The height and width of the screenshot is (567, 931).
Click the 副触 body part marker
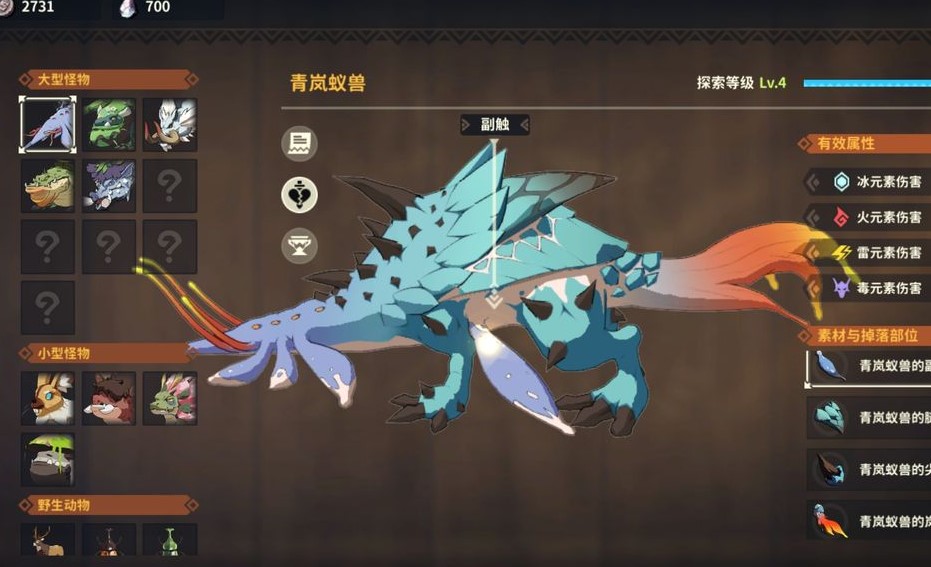(x=494, y=125)
